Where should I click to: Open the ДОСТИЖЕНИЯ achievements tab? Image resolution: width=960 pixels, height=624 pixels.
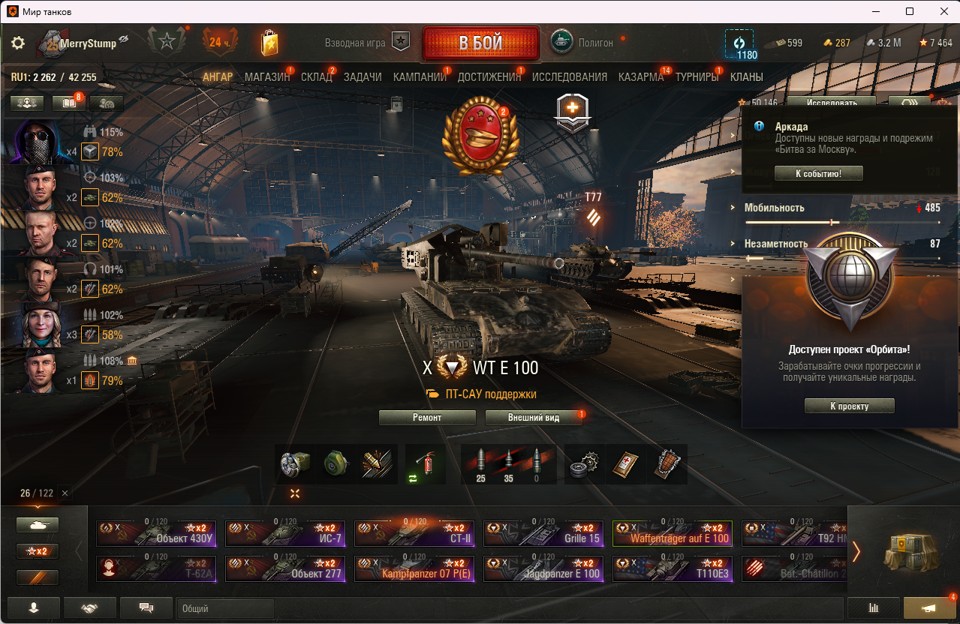point(487,77)
